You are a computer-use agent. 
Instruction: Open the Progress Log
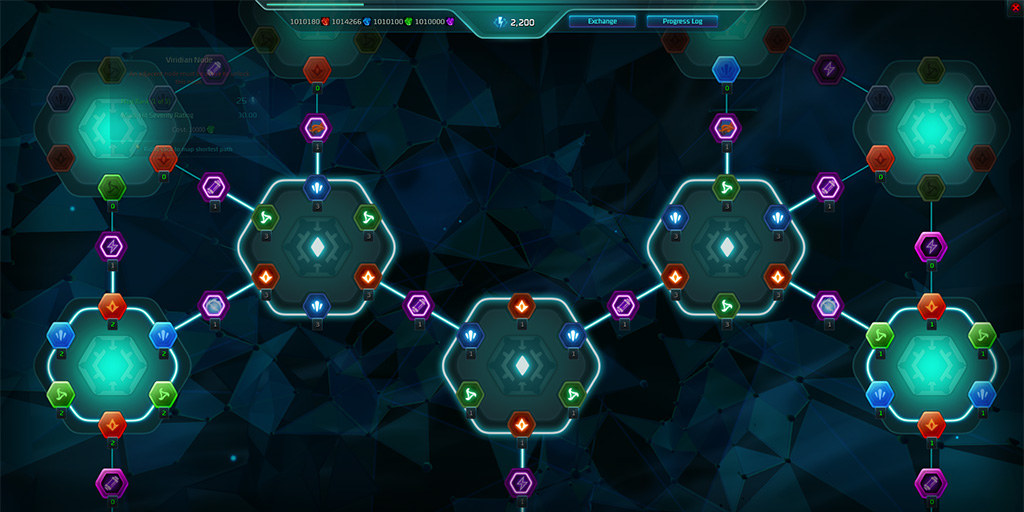(682, 21)
